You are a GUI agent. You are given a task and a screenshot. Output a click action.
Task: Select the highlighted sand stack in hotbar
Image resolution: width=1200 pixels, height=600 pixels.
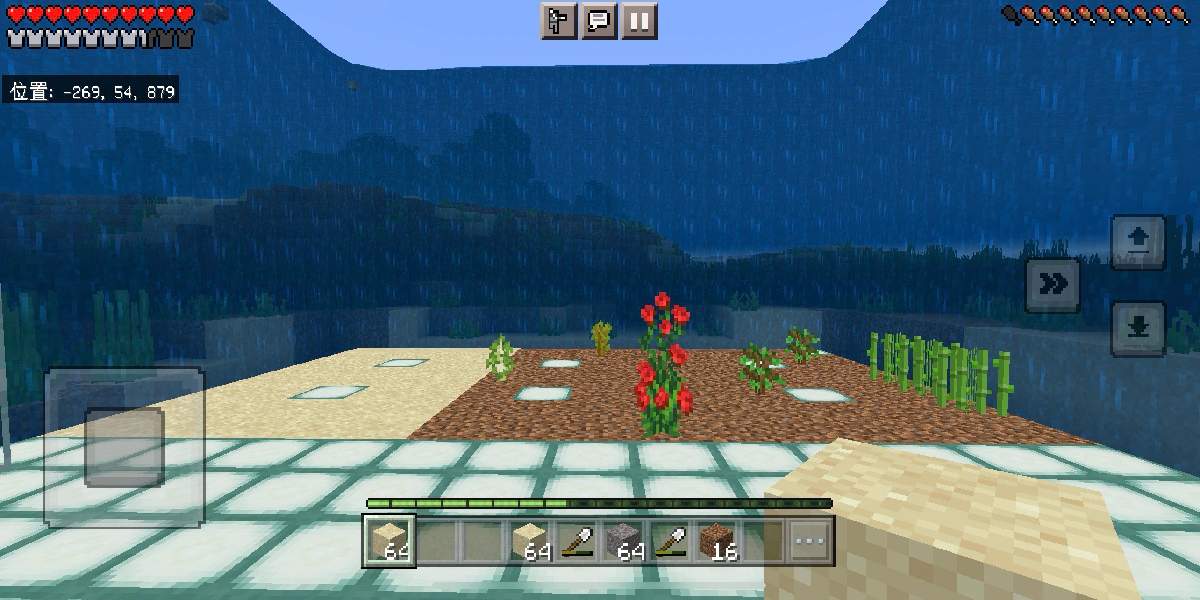390,541
